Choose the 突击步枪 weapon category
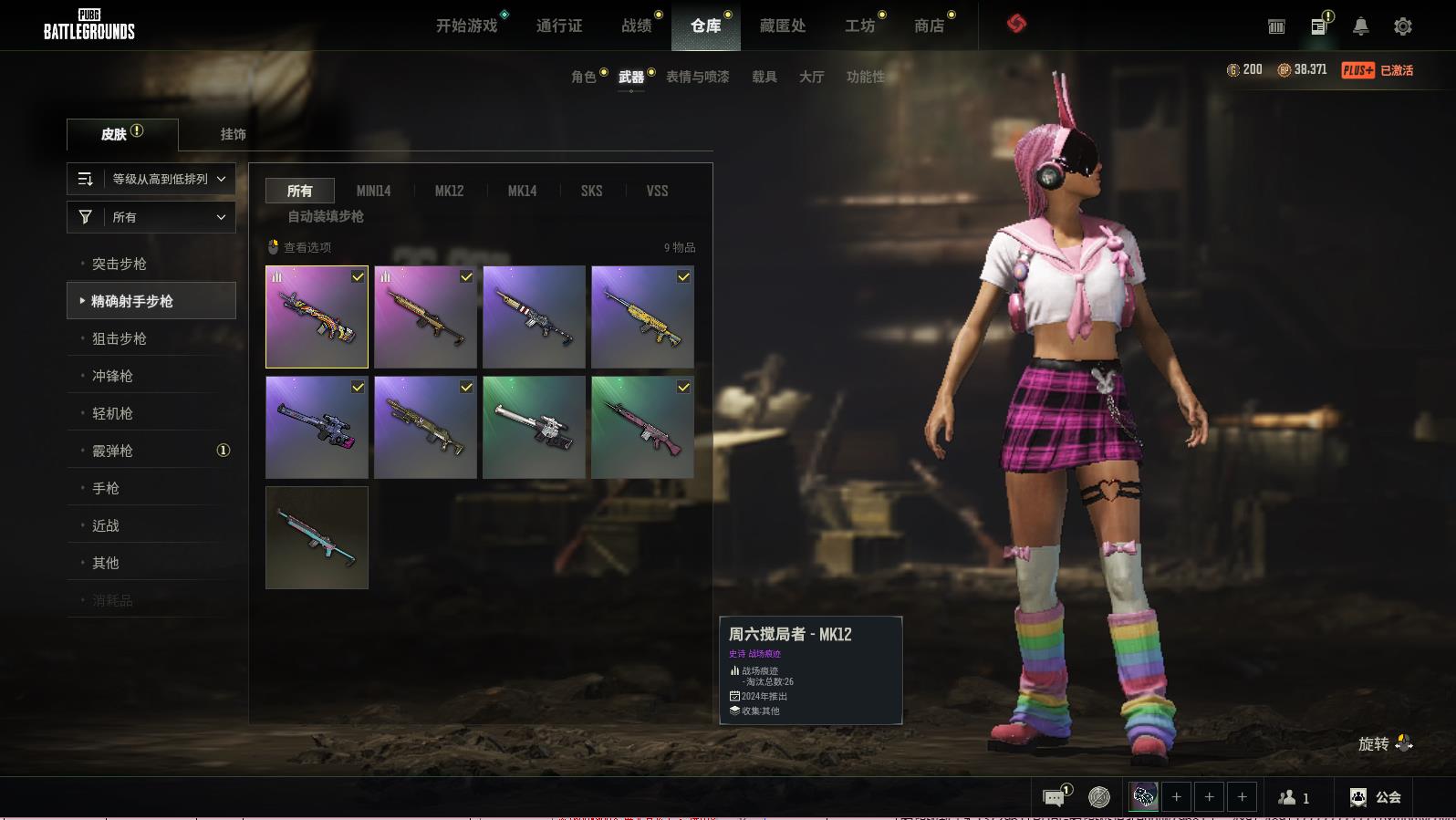The image size is (1456, 820). pos(120,264)
